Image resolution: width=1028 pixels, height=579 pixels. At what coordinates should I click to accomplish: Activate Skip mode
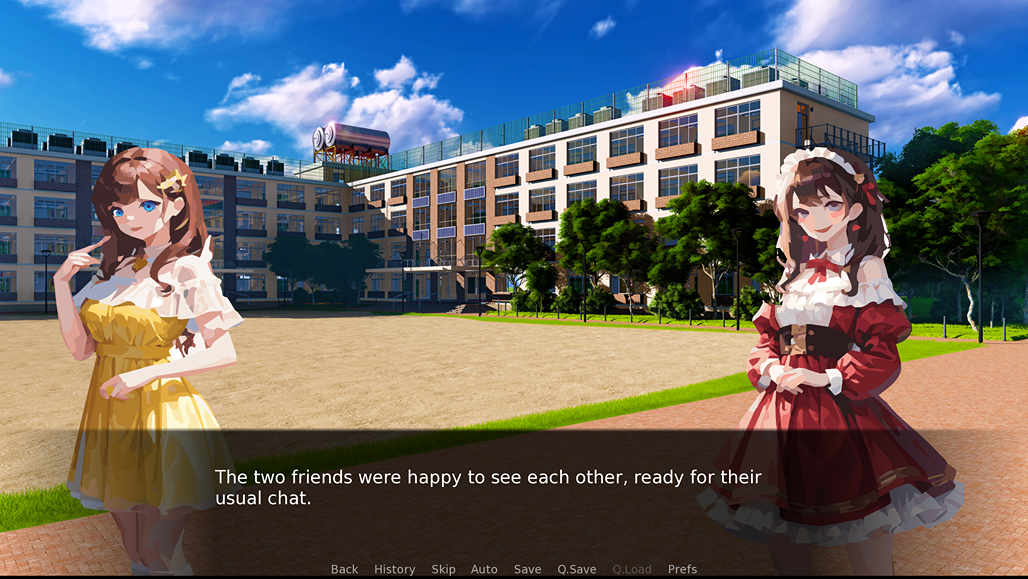[443, 569]
